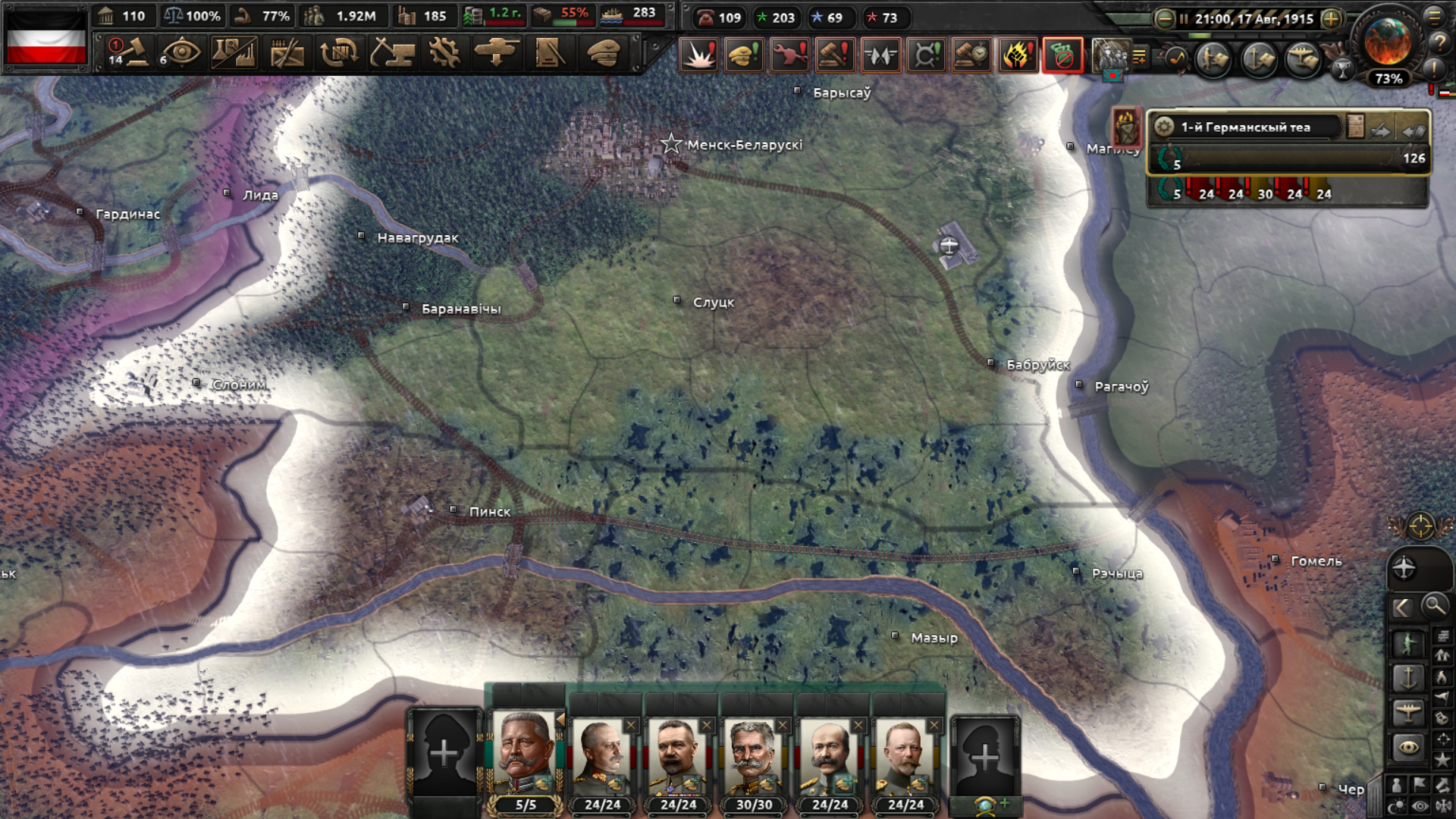Image resolution: width=1456 pixels, height=819 pixels.
Task: Select the general commanding 30/30 divisions
Action: [753, 757]
